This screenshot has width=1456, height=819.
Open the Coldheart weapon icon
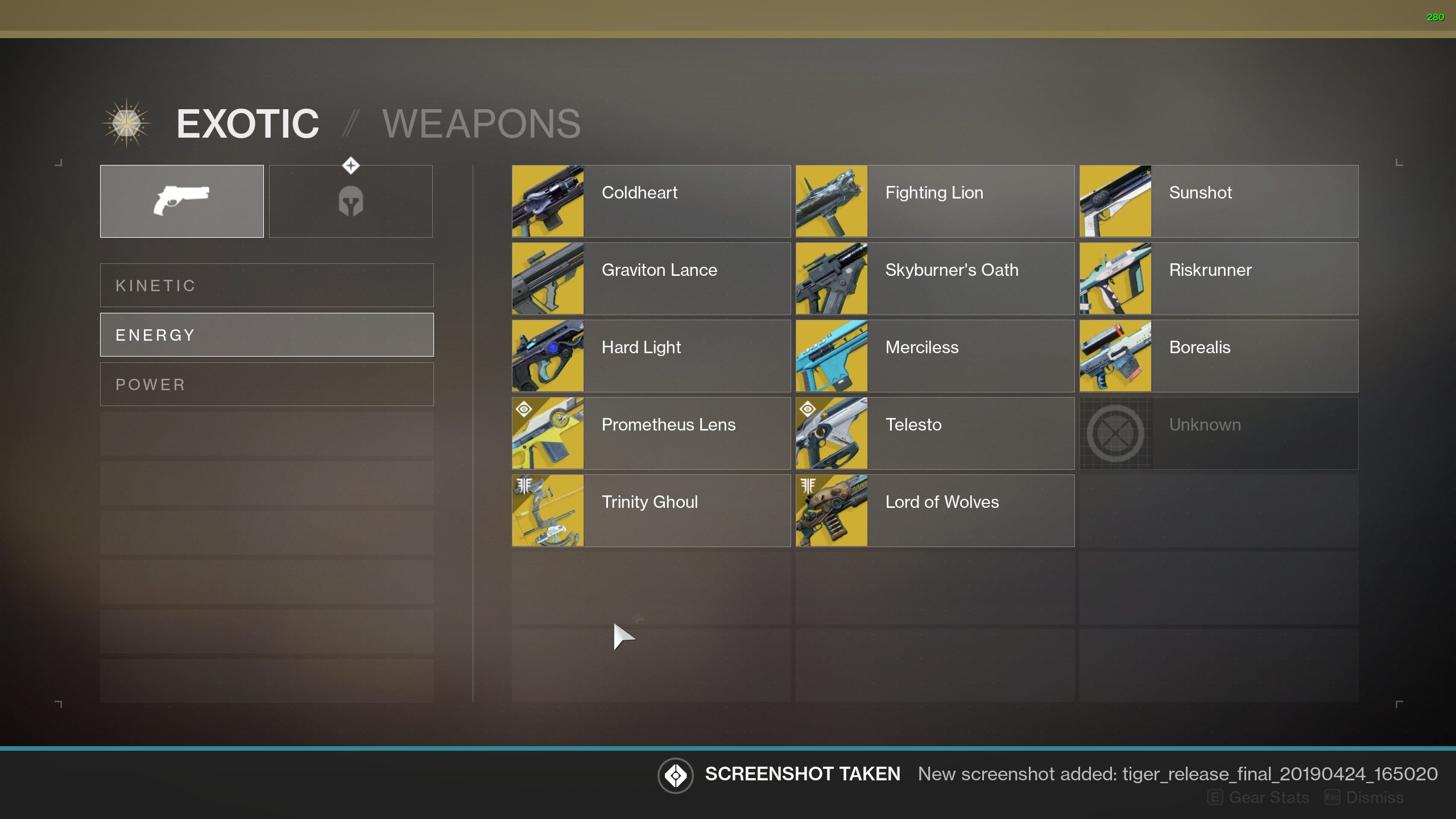coord(548,201)
